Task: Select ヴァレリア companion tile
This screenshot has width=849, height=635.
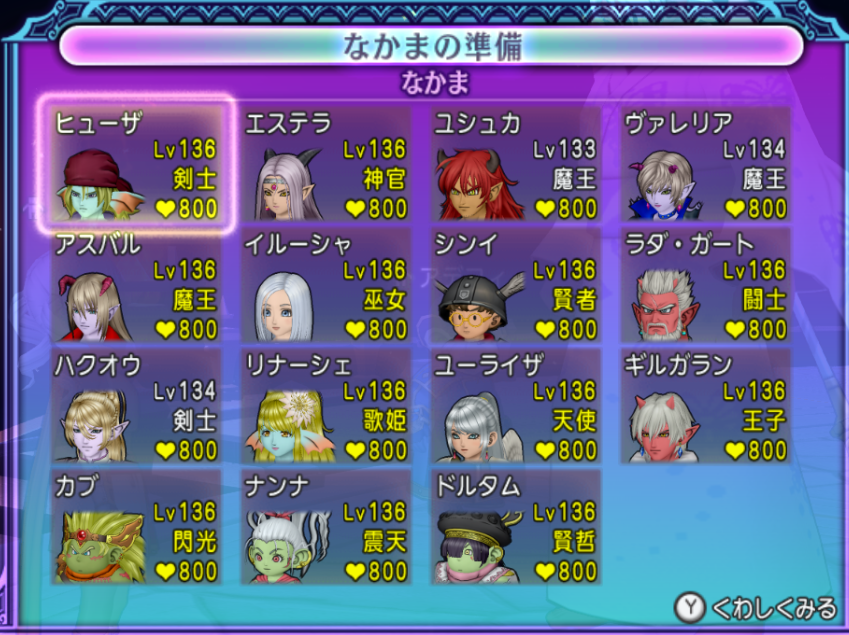Action: point(706,164)
